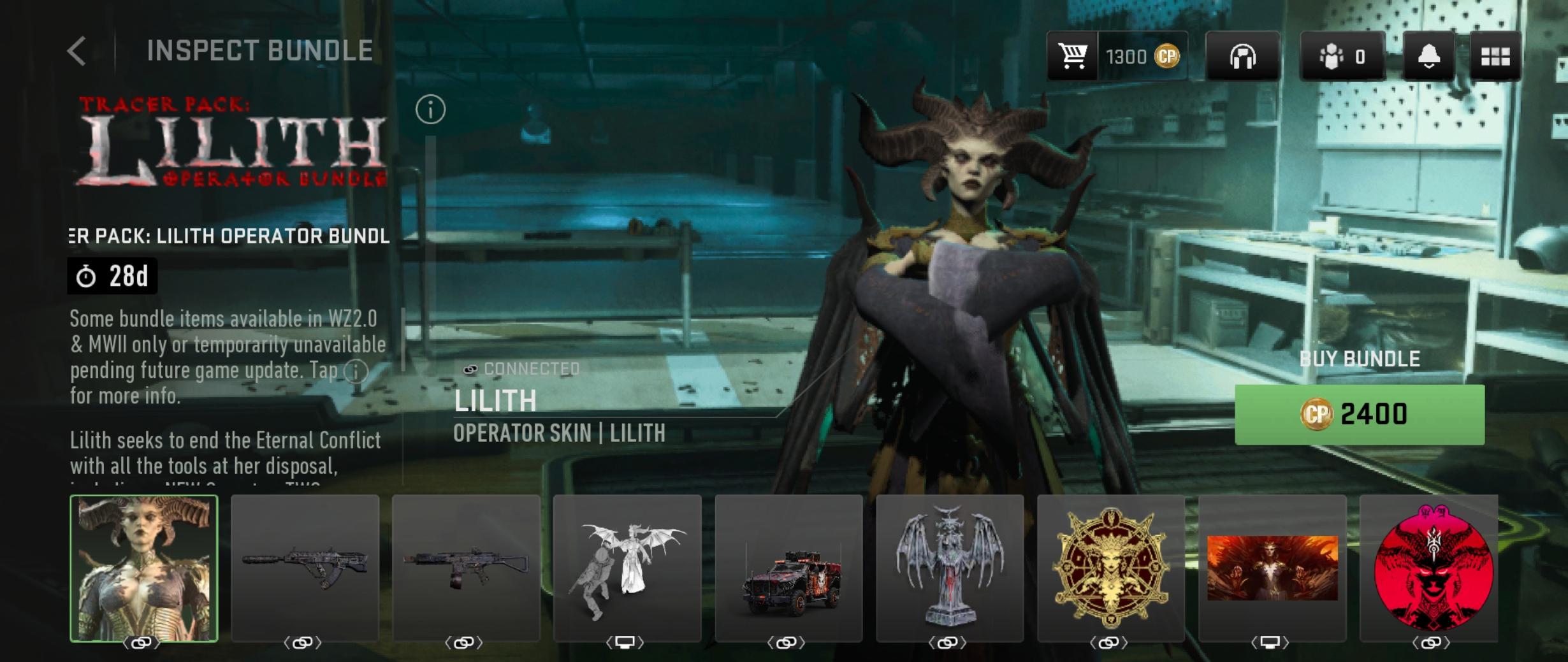Open the headset audio settings
This screenshot has height=662, width=1568.
pyautogui.click(x=1242, y=57)
